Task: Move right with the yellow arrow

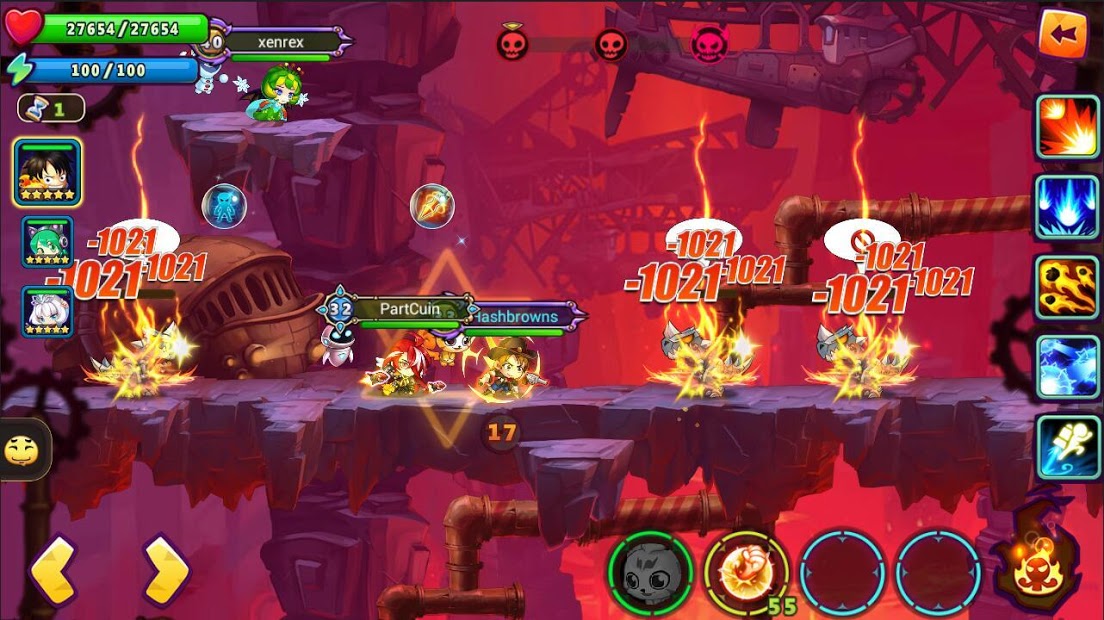Action: pyautogui.click(x=165, y=571)
